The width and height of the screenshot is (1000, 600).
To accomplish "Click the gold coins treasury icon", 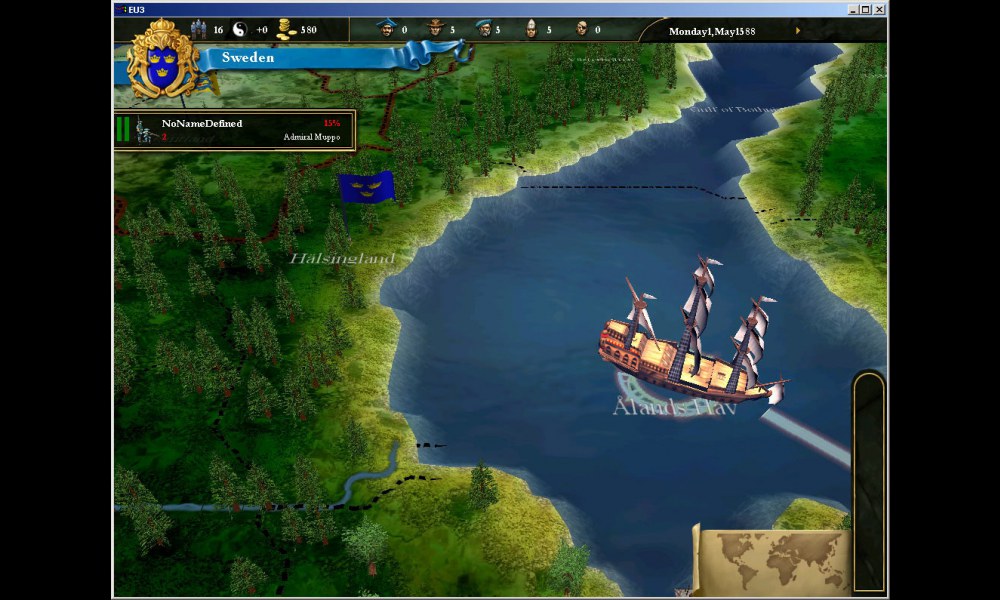I will pos(285,29).
